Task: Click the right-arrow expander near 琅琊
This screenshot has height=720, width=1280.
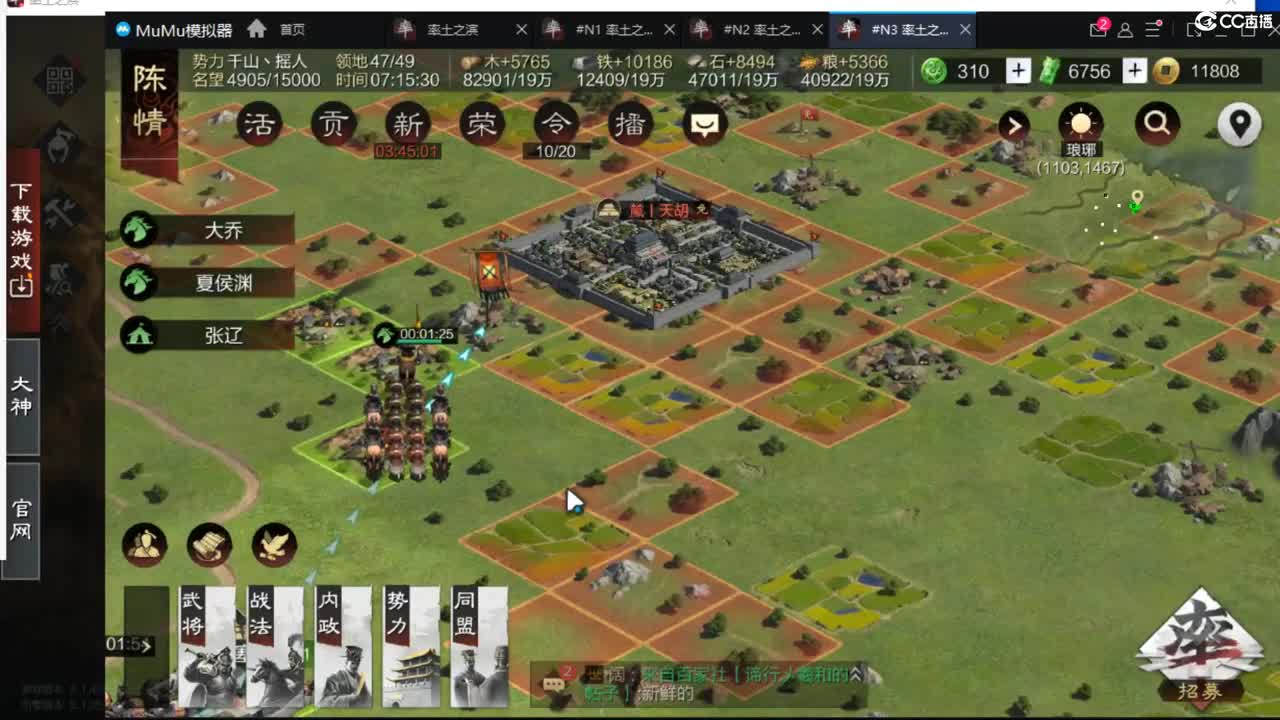Action: [1014, 127]
